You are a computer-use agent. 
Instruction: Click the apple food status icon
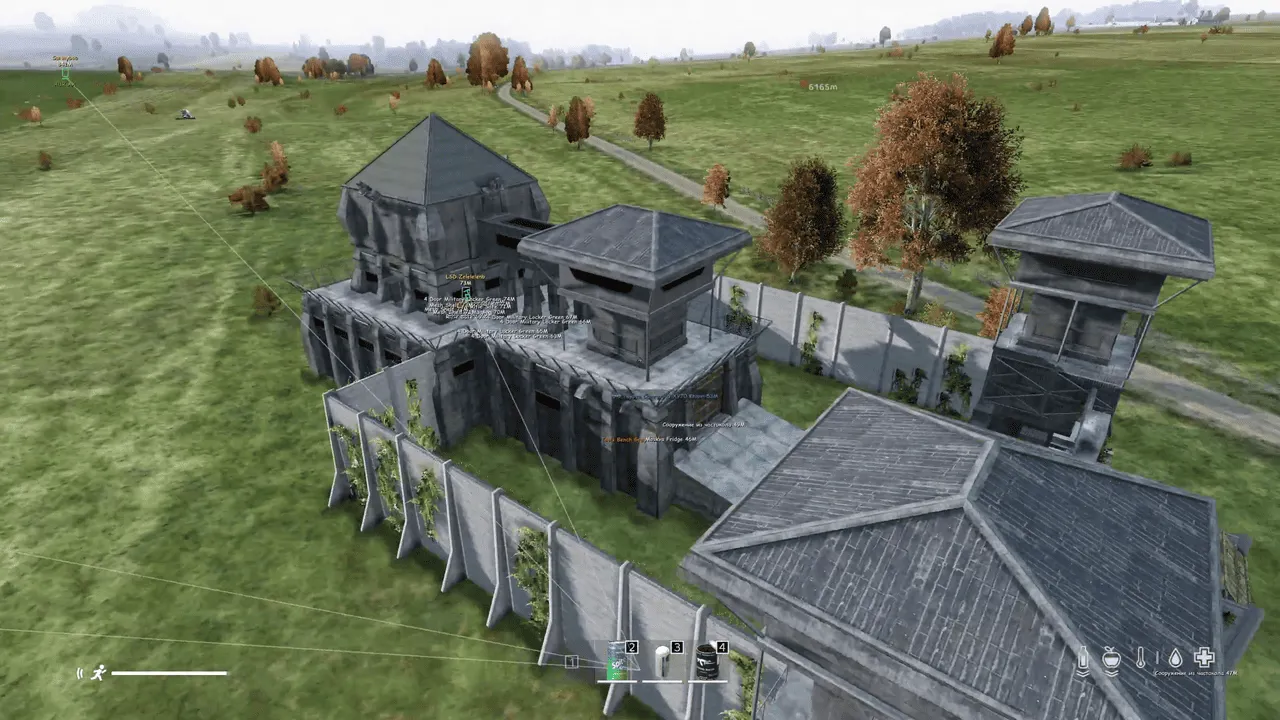1113,659
